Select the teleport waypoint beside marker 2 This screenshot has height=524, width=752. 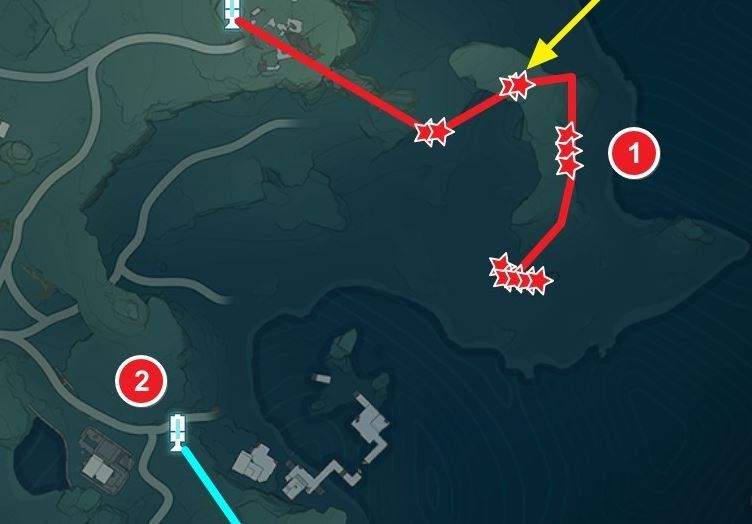pos(178,430)
